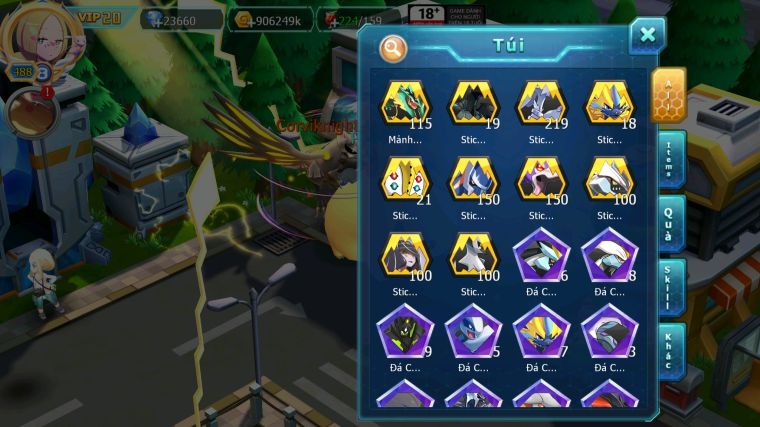The height and width of the screenshot is (427, 760).
Task: Close the Túi bag window
Action: coord(647,36)
